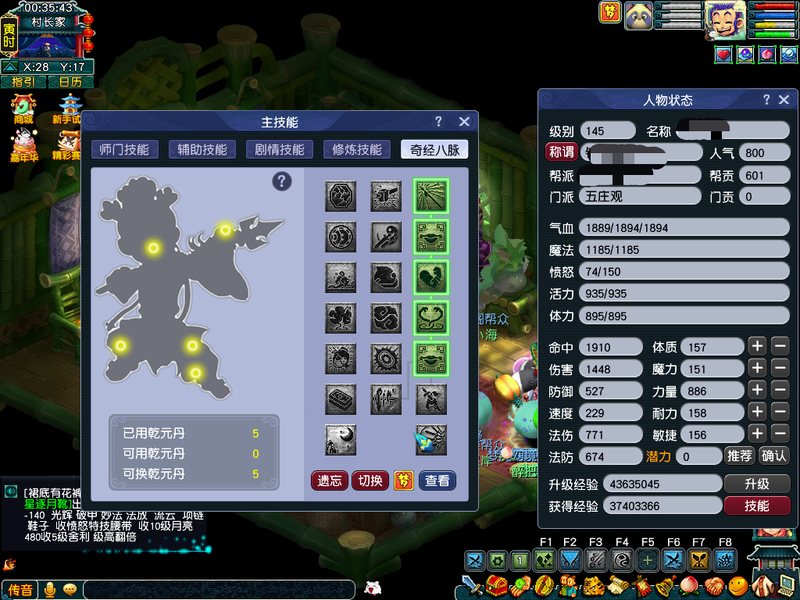Select the 剧情技能 tab
Viewport: 800px width, 600px height.
[x=279, y=150]
